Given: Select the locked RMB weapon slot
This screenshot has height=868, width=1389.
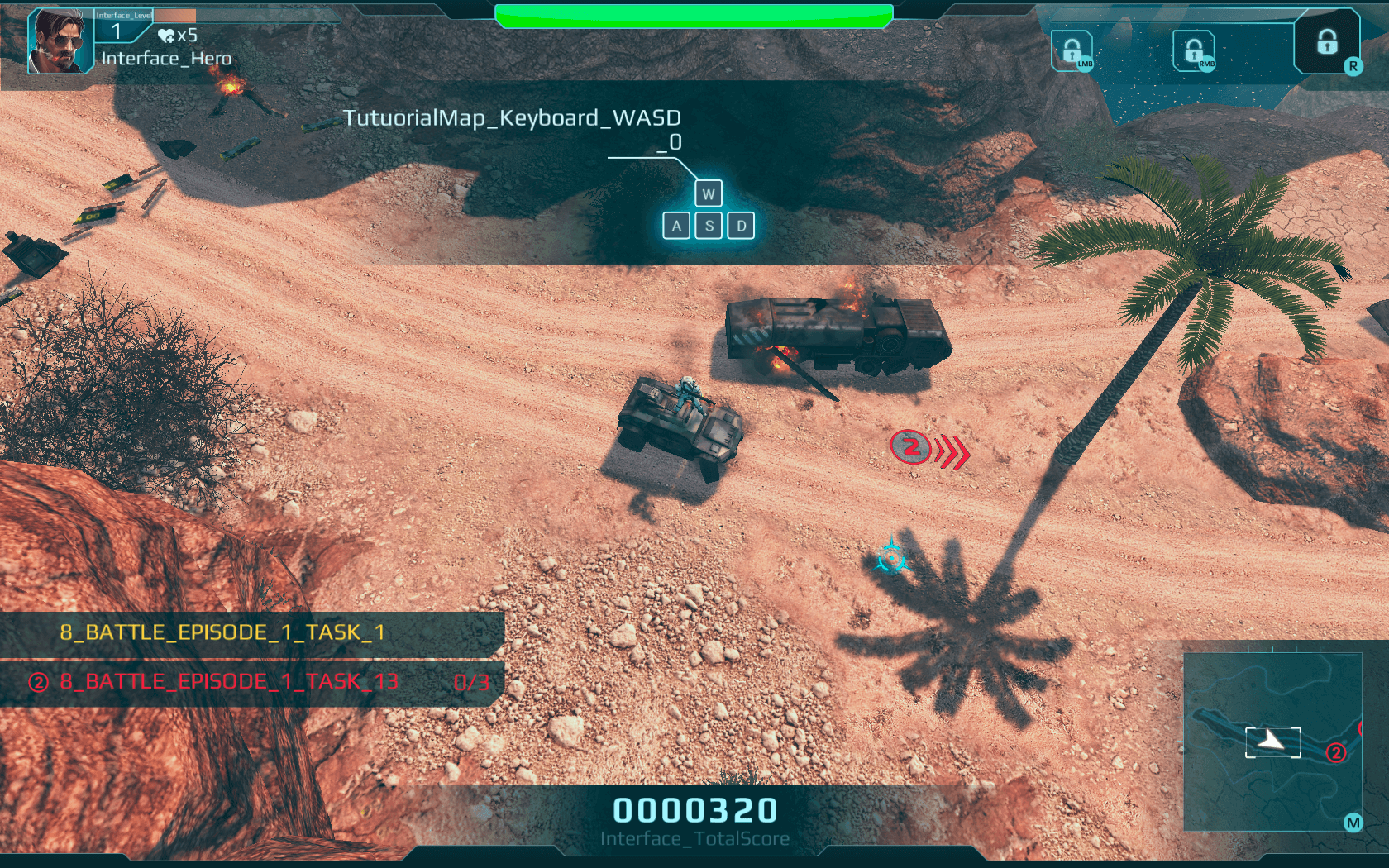Looking at the screenshot, I should point(1194,51).
